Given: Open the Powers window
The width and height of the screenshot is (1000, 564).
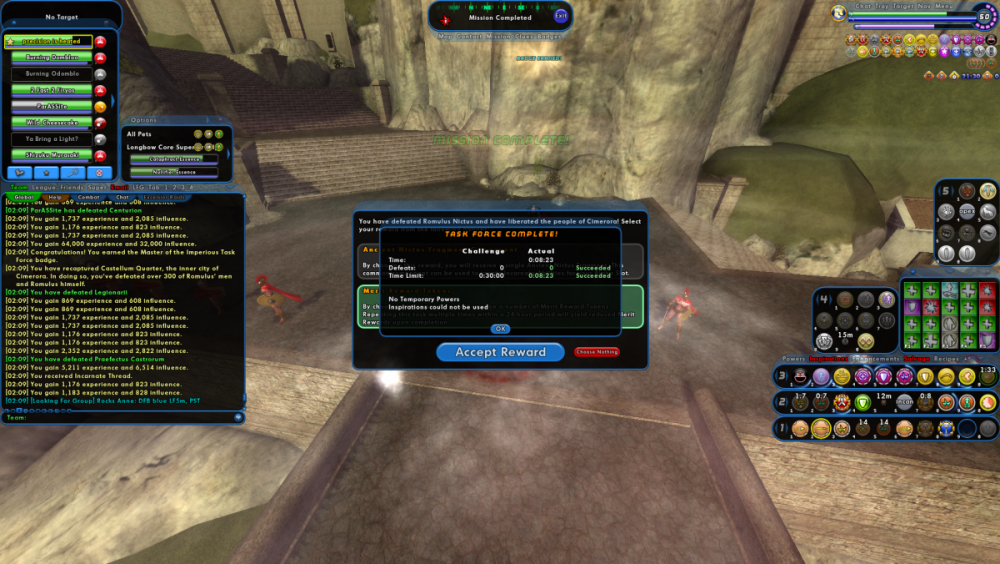Looking at the screenshot, I should click(793, 357).
